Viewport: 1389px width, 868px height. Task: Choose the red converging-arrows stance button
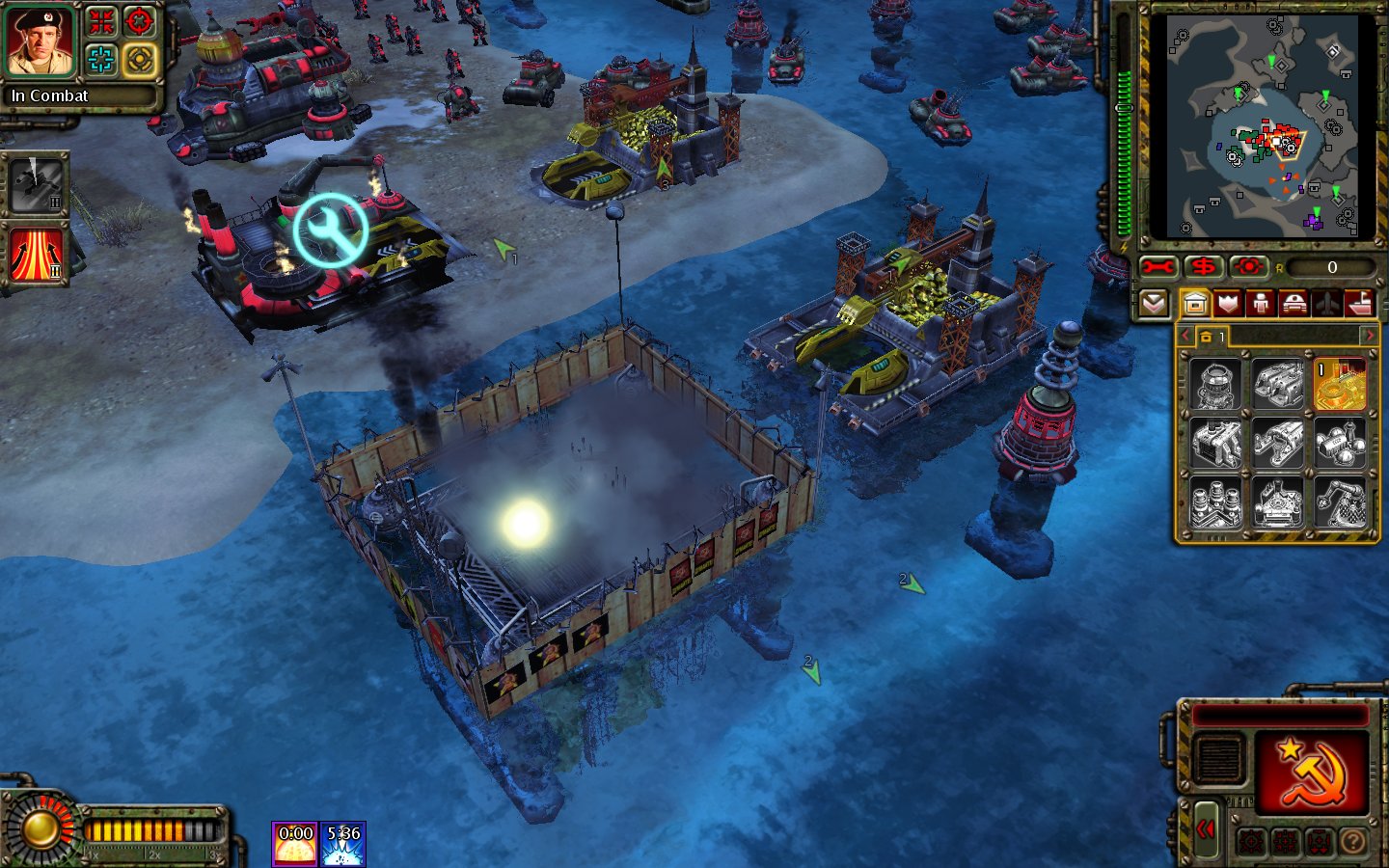click(x=101, y=21)
